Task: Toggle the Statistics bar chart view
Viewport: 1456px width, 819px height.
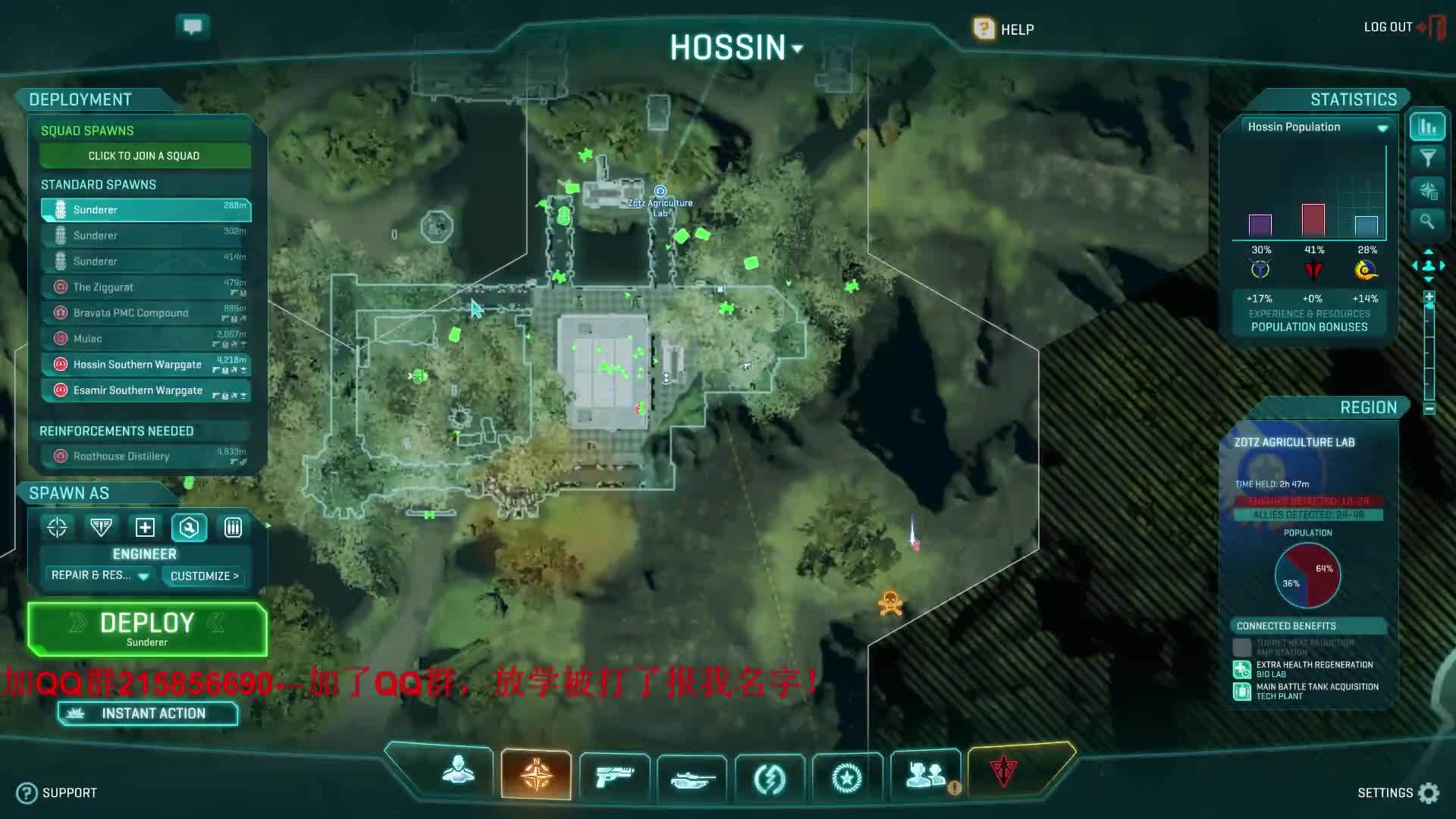Action: [1428, 127]
